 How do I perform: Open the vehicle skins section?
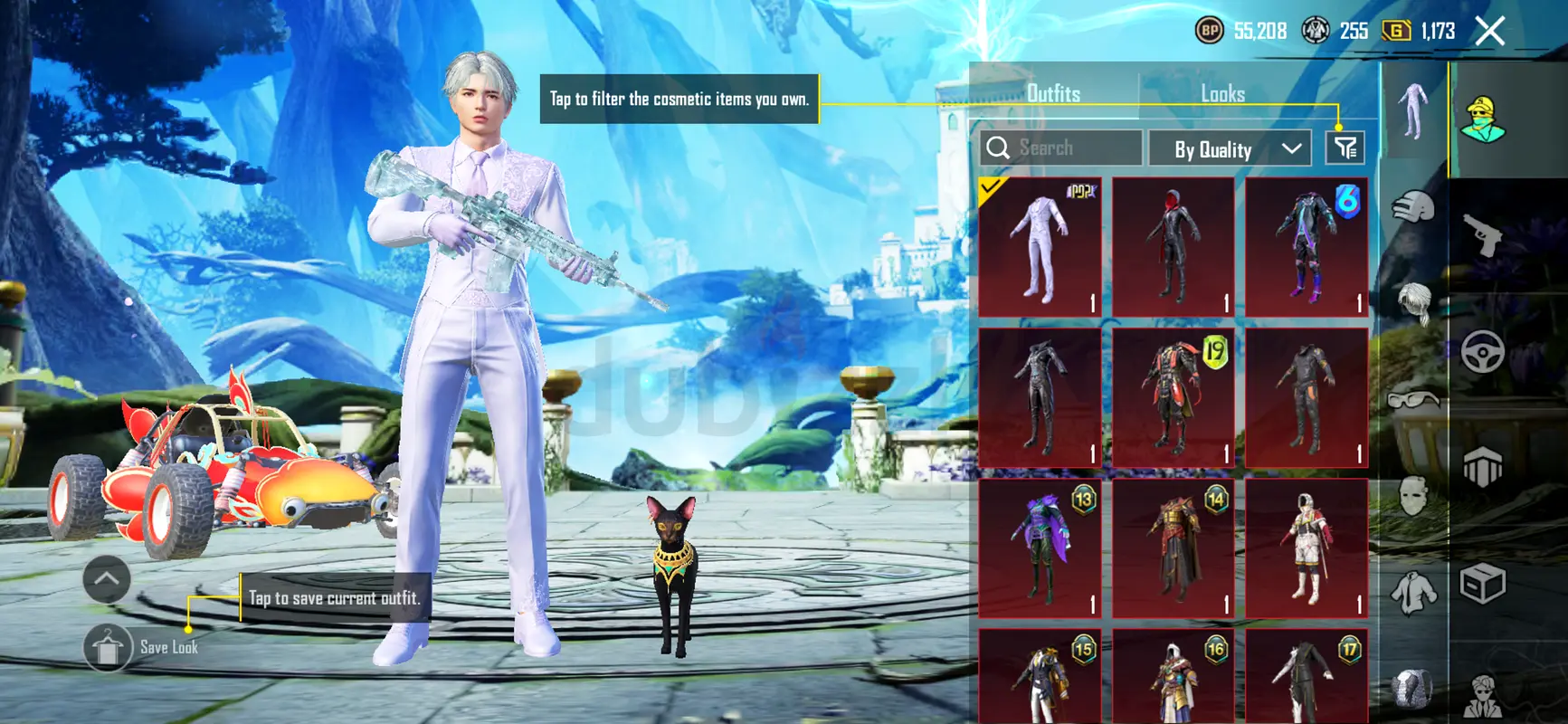tap(1483, 352)
